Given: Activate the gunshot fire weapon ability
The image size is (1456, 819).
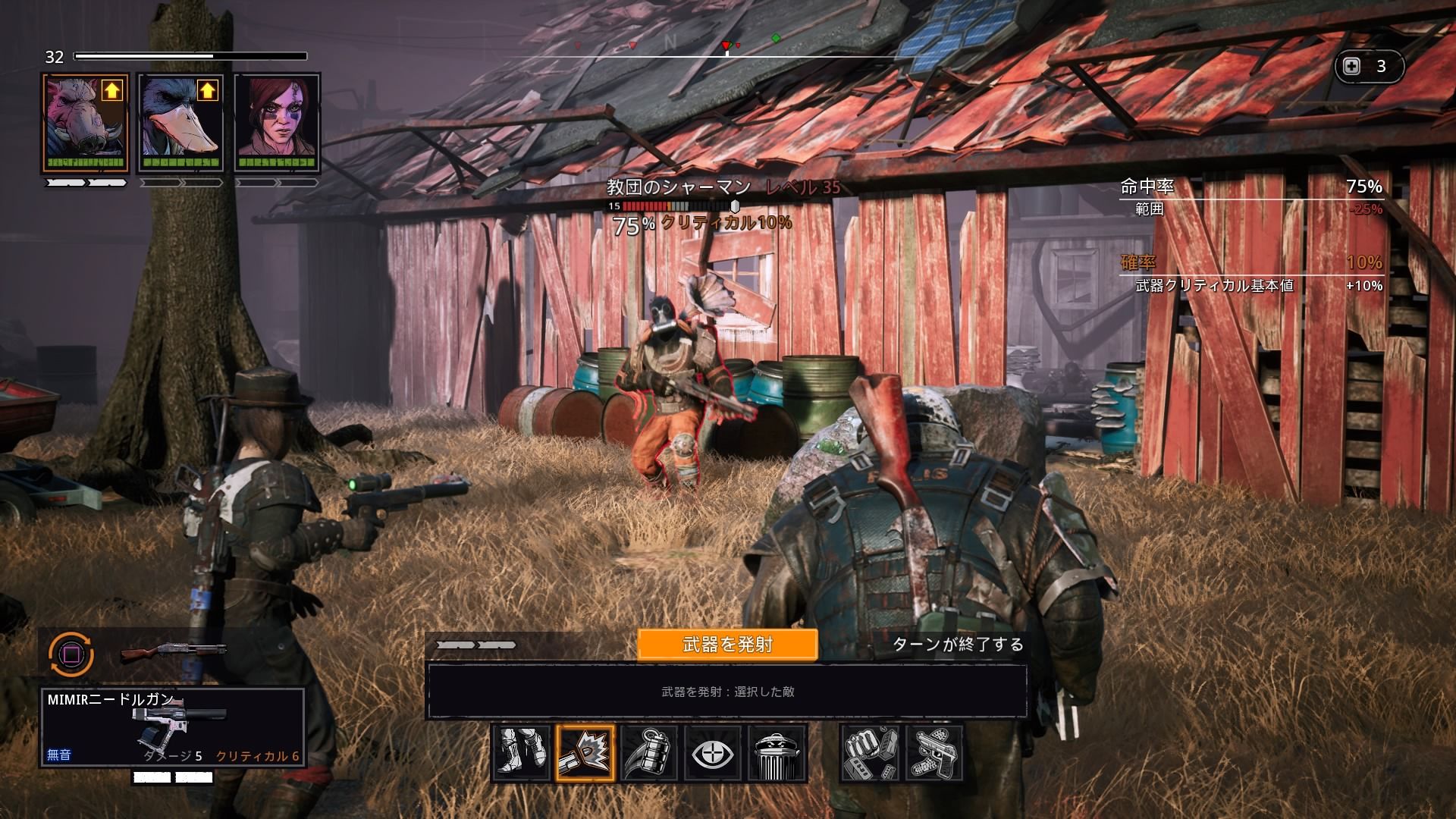Looking at the screenshot, I should (585, 753).
